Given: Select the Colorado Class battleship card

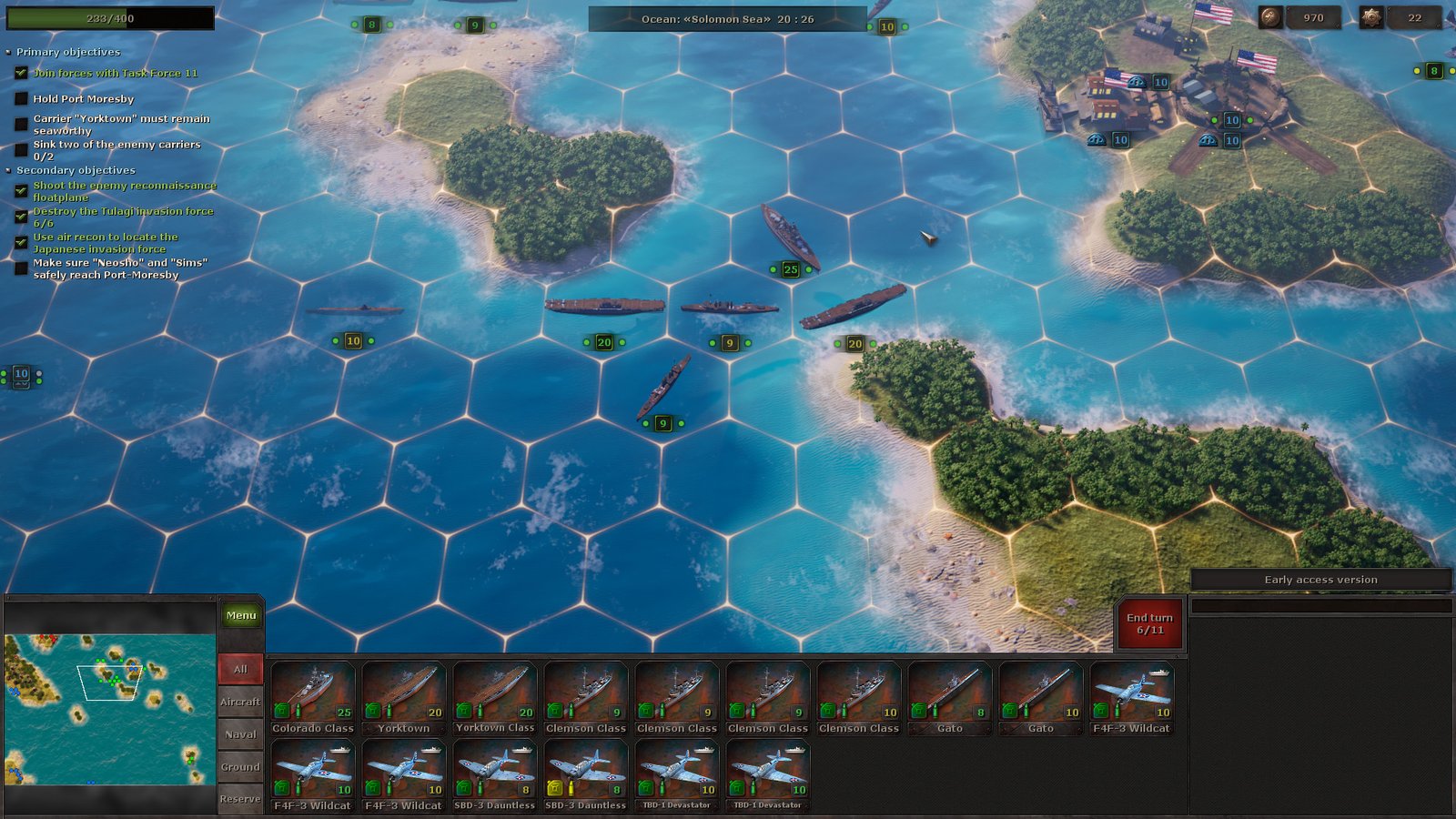Looking at the screenshot, I should [x=312, y=697].
